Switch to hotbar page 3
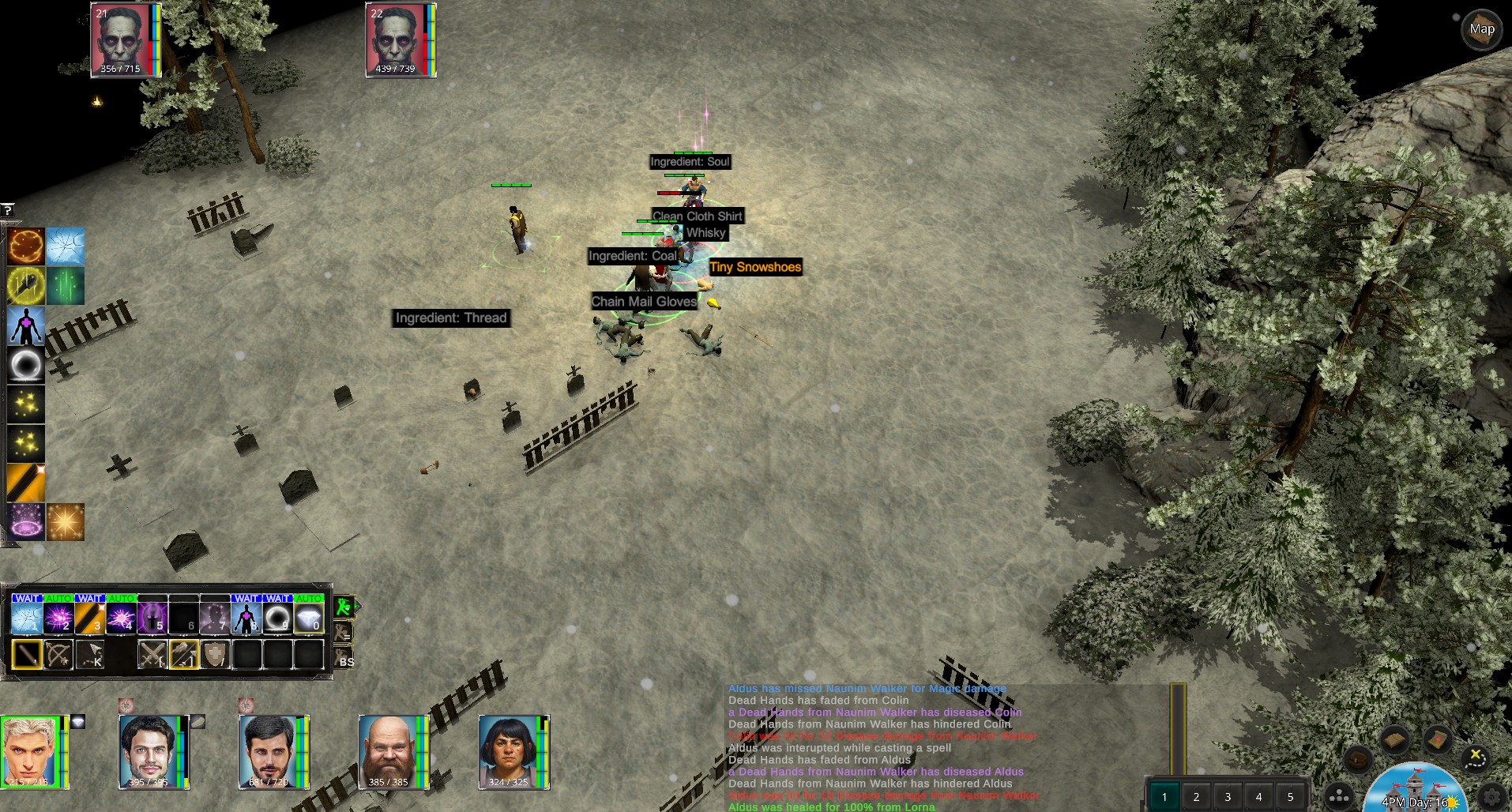Screen dimensions: 1512x812 point(1228,796)
